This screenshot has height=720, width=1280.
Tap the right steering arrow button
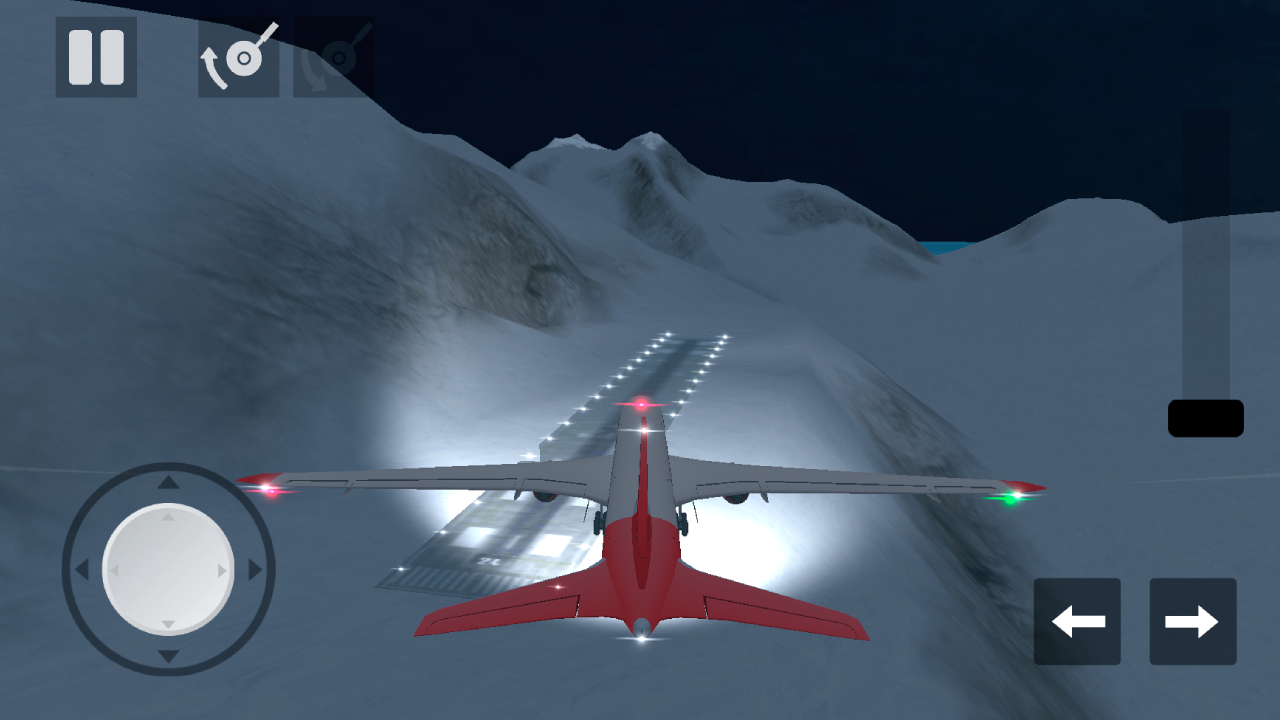[1192, 622]
